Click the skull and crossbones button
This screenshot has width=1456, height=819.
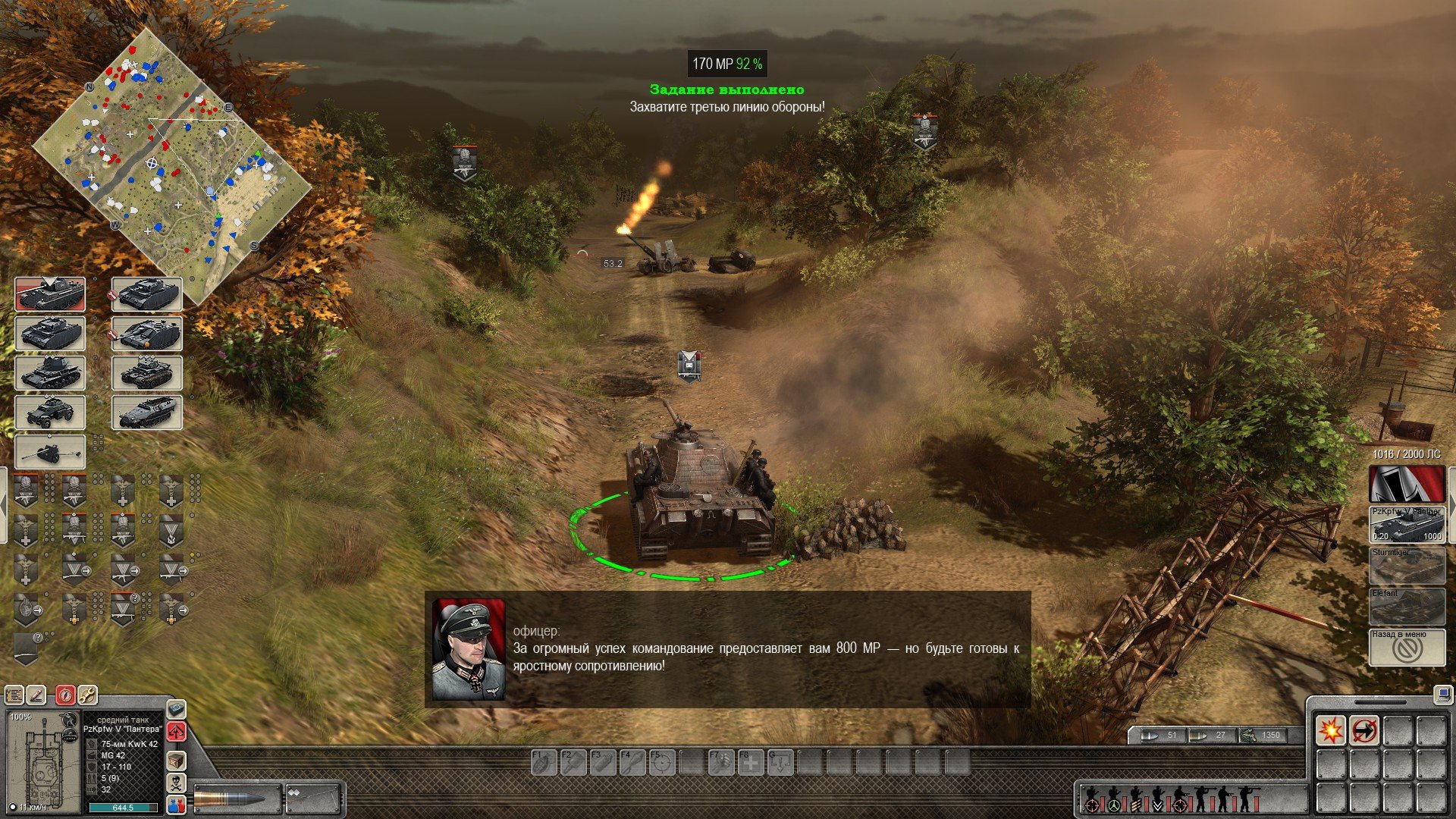(x=176, y=783)
